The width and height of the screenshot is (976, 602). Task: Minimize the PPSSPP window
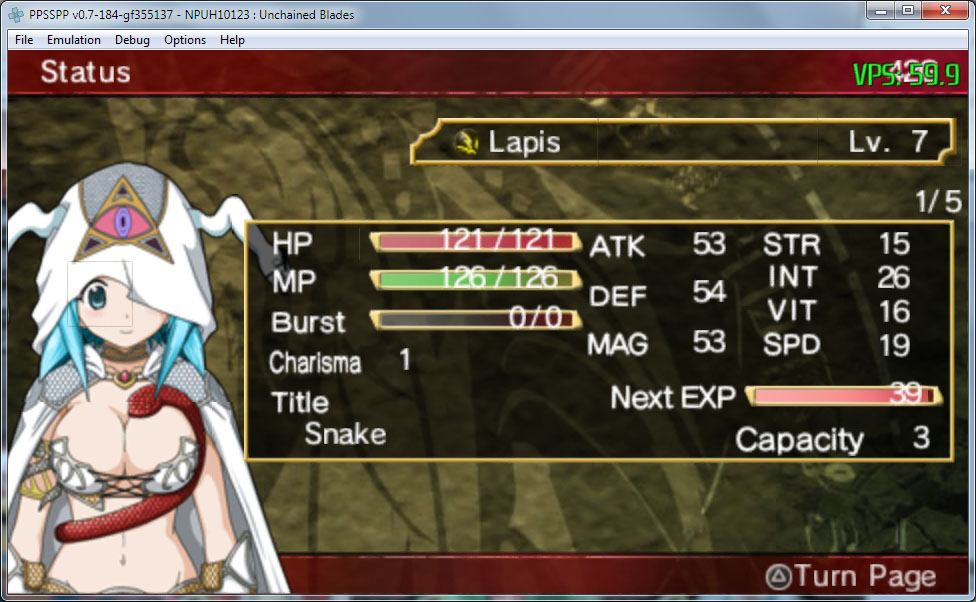pos(881,11)
